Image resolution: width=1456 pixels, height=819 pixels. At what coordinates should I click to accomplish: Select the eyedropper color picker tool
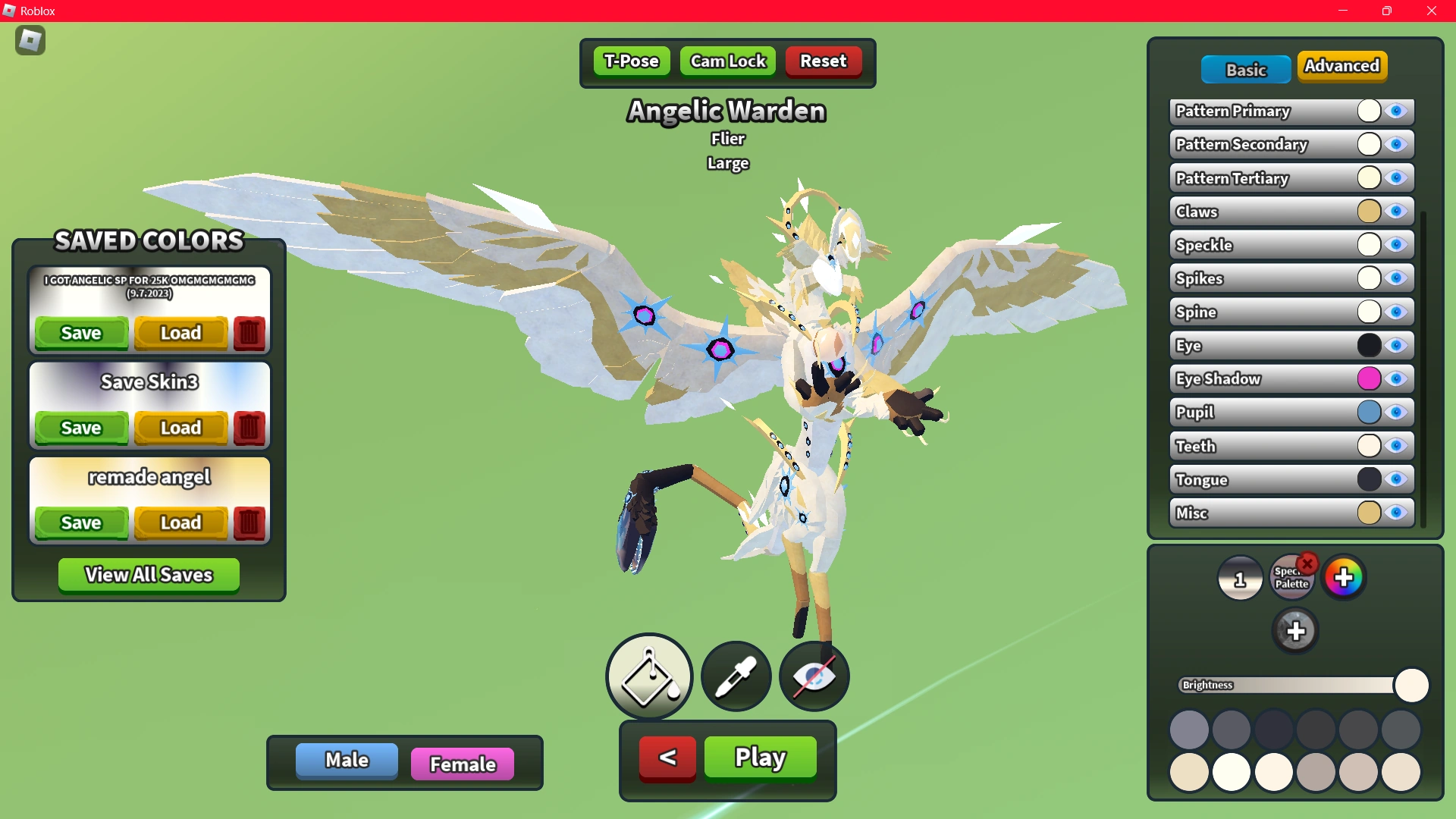[734, 676]
